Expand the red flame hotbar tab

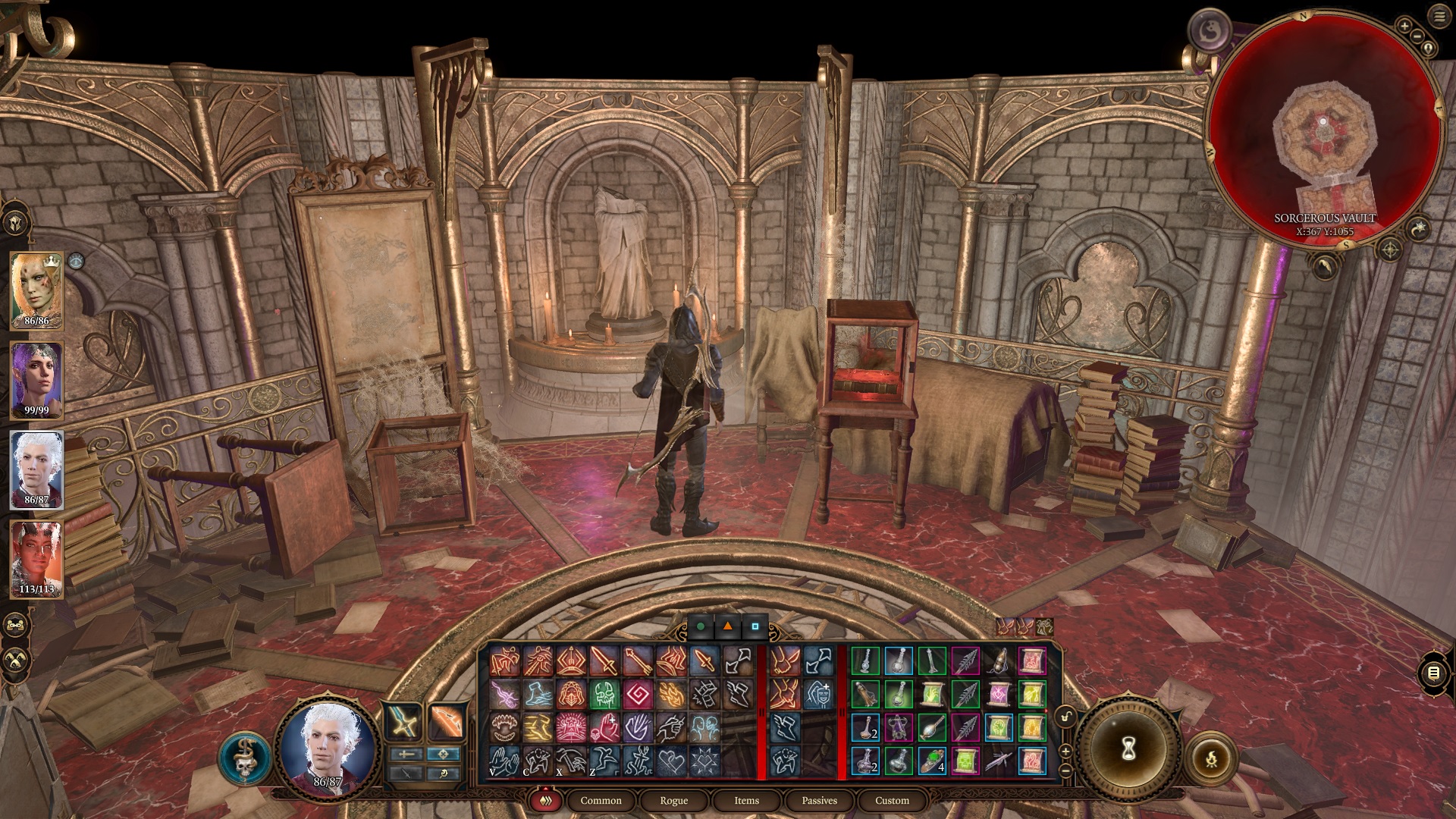coord(545,801)
